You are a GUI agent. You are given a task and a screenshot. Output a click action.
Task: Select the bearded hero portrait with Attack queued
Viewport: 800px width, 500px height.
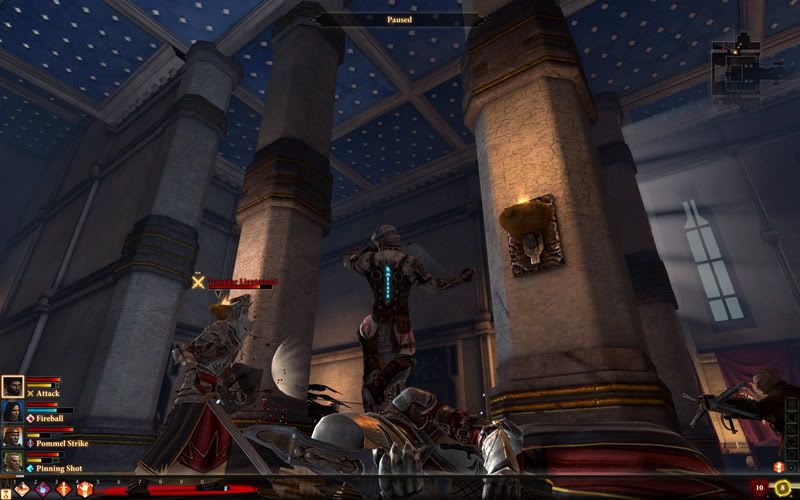pos(13,387)
